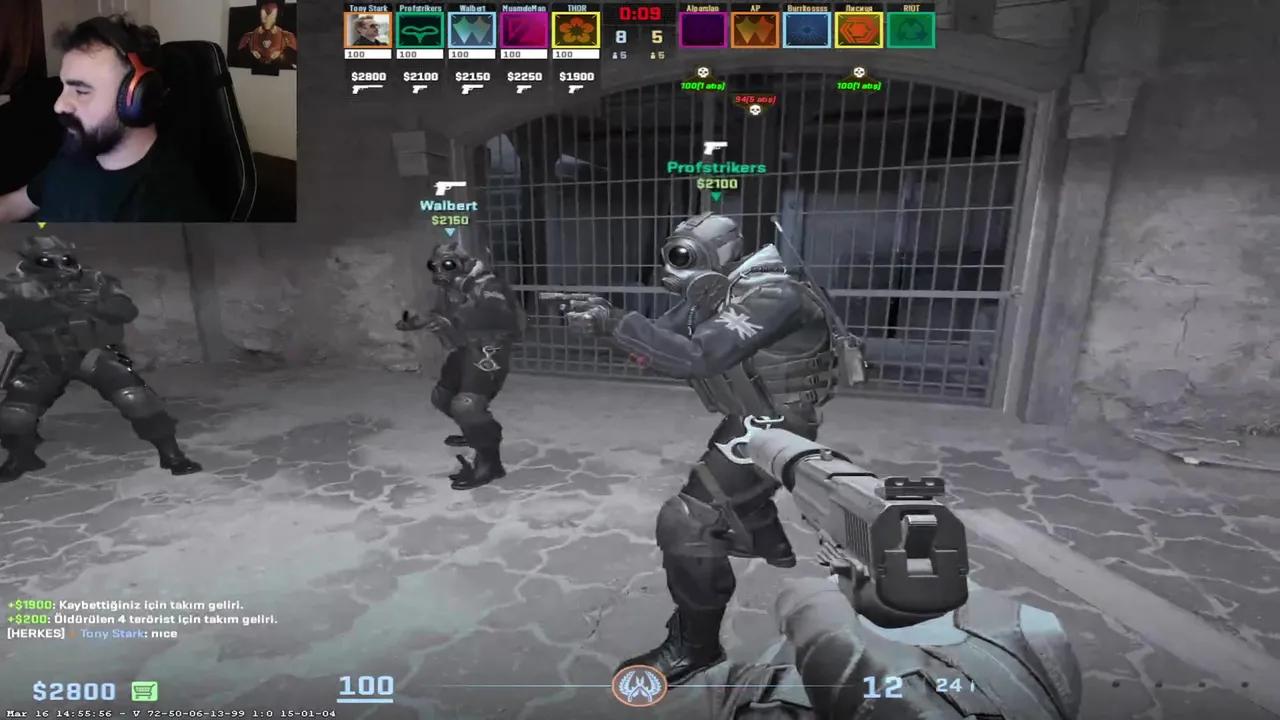Select Profstrikers' team scoreboard avatar
This screenshot has width=1280, height=720.
[x=420, y=29]
